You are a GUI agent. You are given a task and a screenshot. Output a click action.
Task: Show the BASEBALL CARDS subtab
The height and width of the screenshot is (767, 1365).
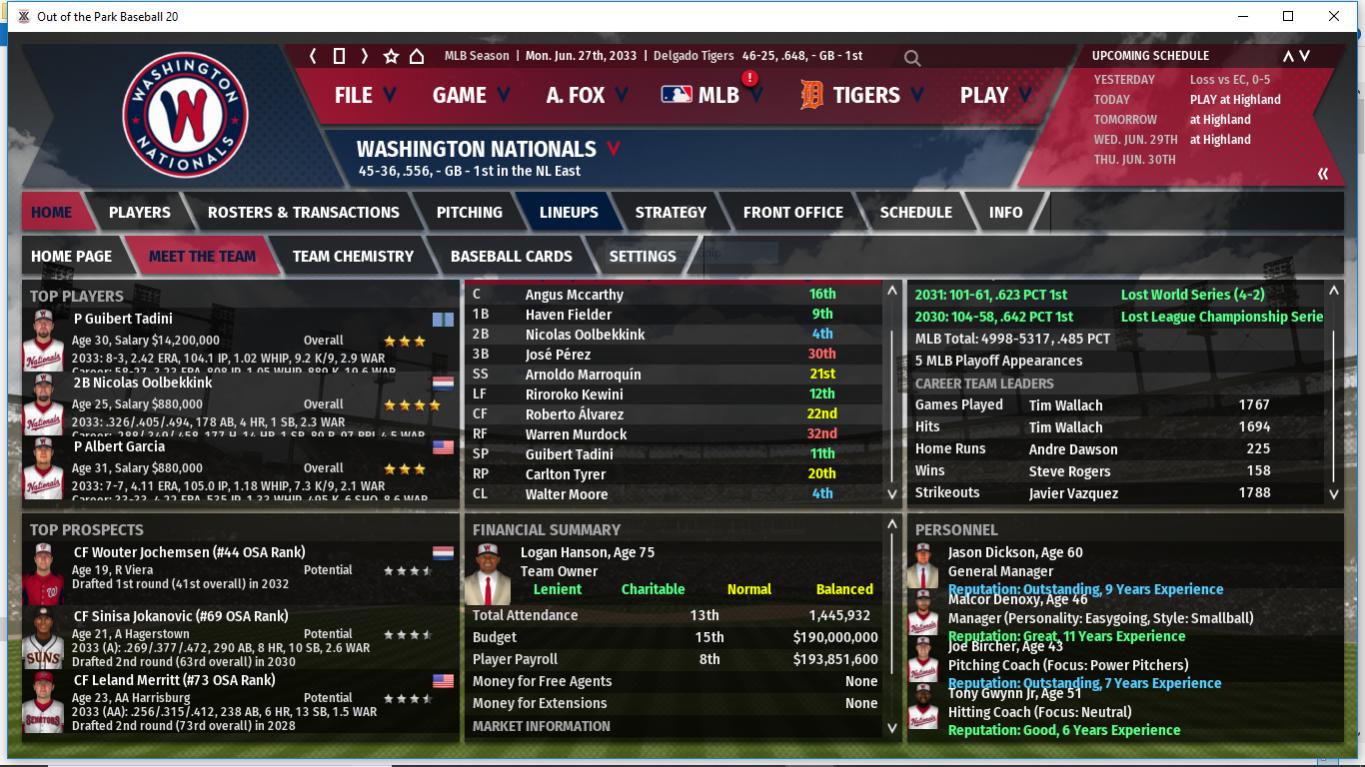click(511, 256)
